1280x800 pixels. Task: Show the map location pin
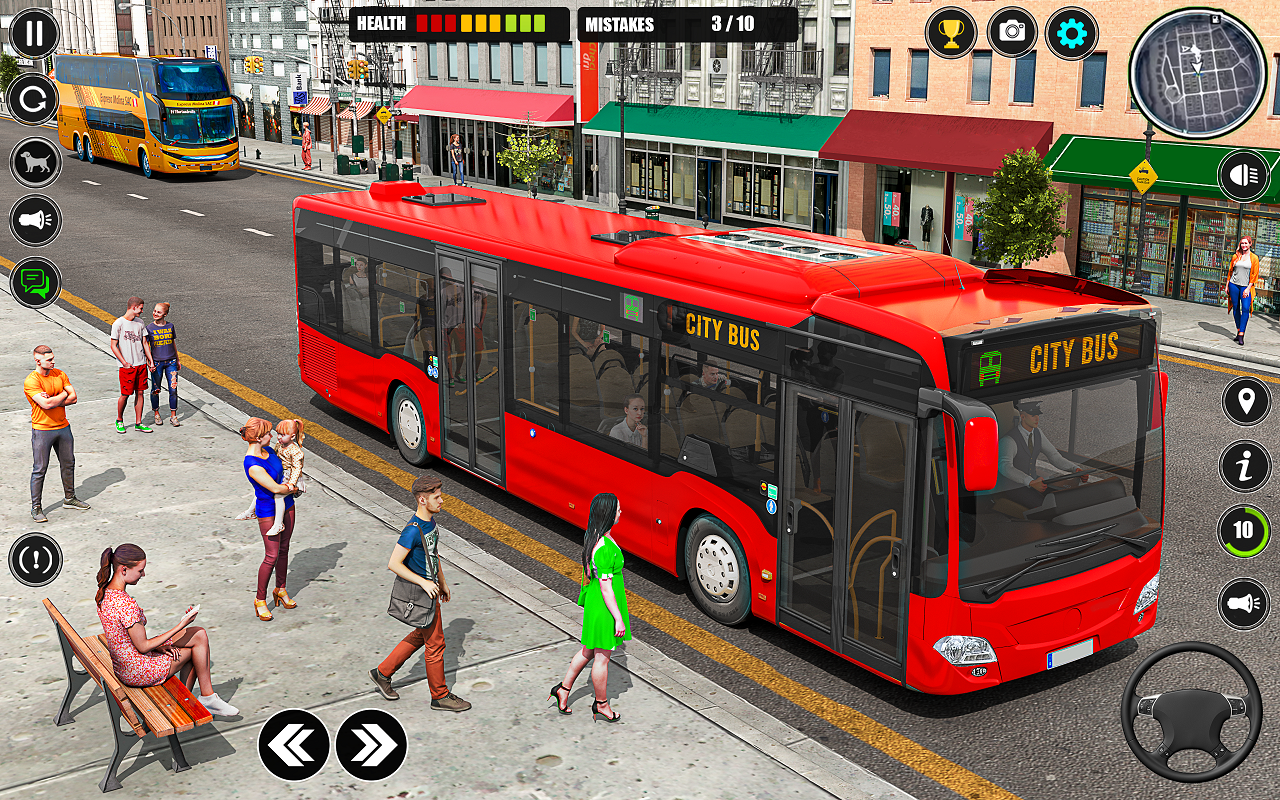click(1245, 402)
